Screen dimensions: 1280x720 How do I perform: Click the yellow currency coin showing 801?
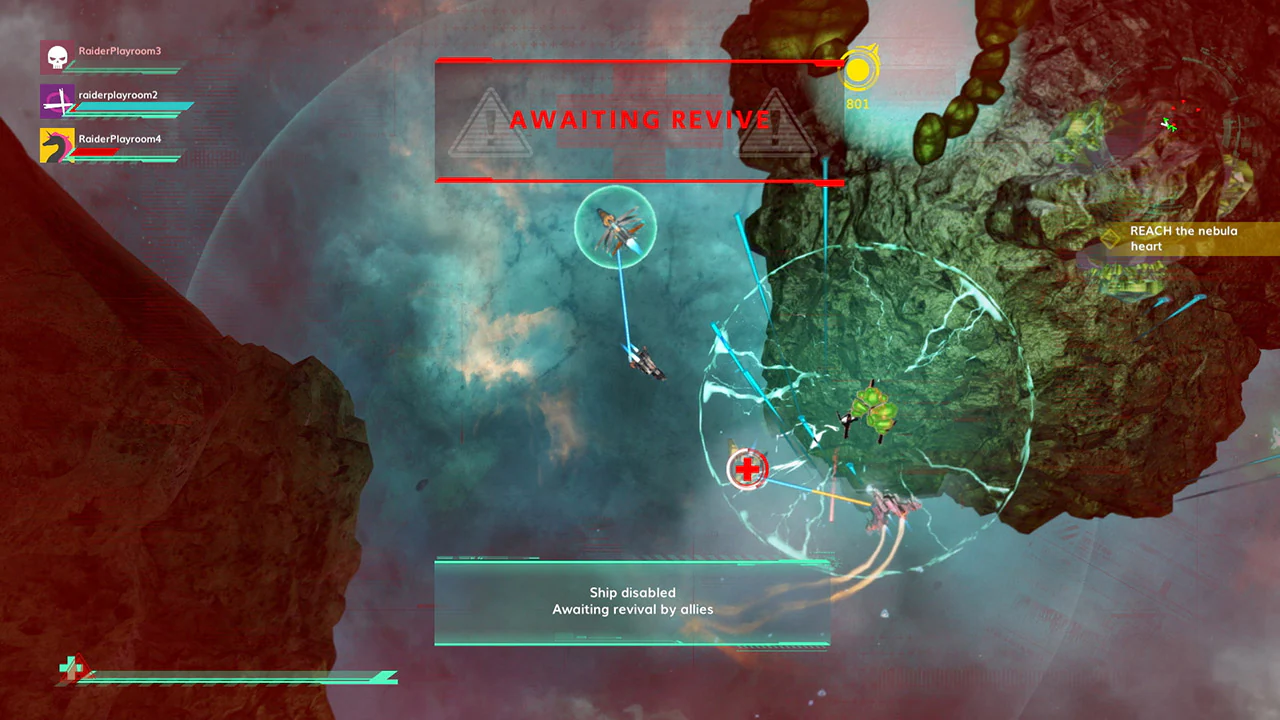pyautogui.click(x=857, y=72)
